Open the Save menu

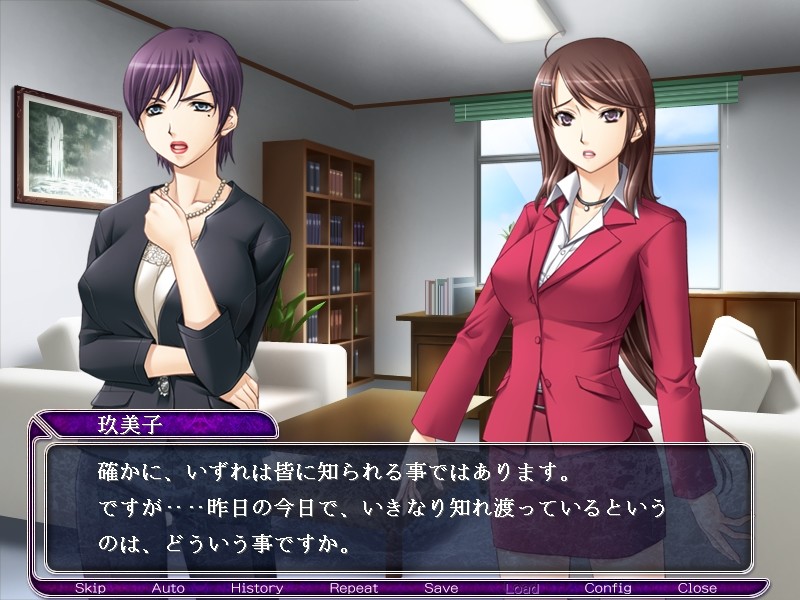(x=441, y=588)
